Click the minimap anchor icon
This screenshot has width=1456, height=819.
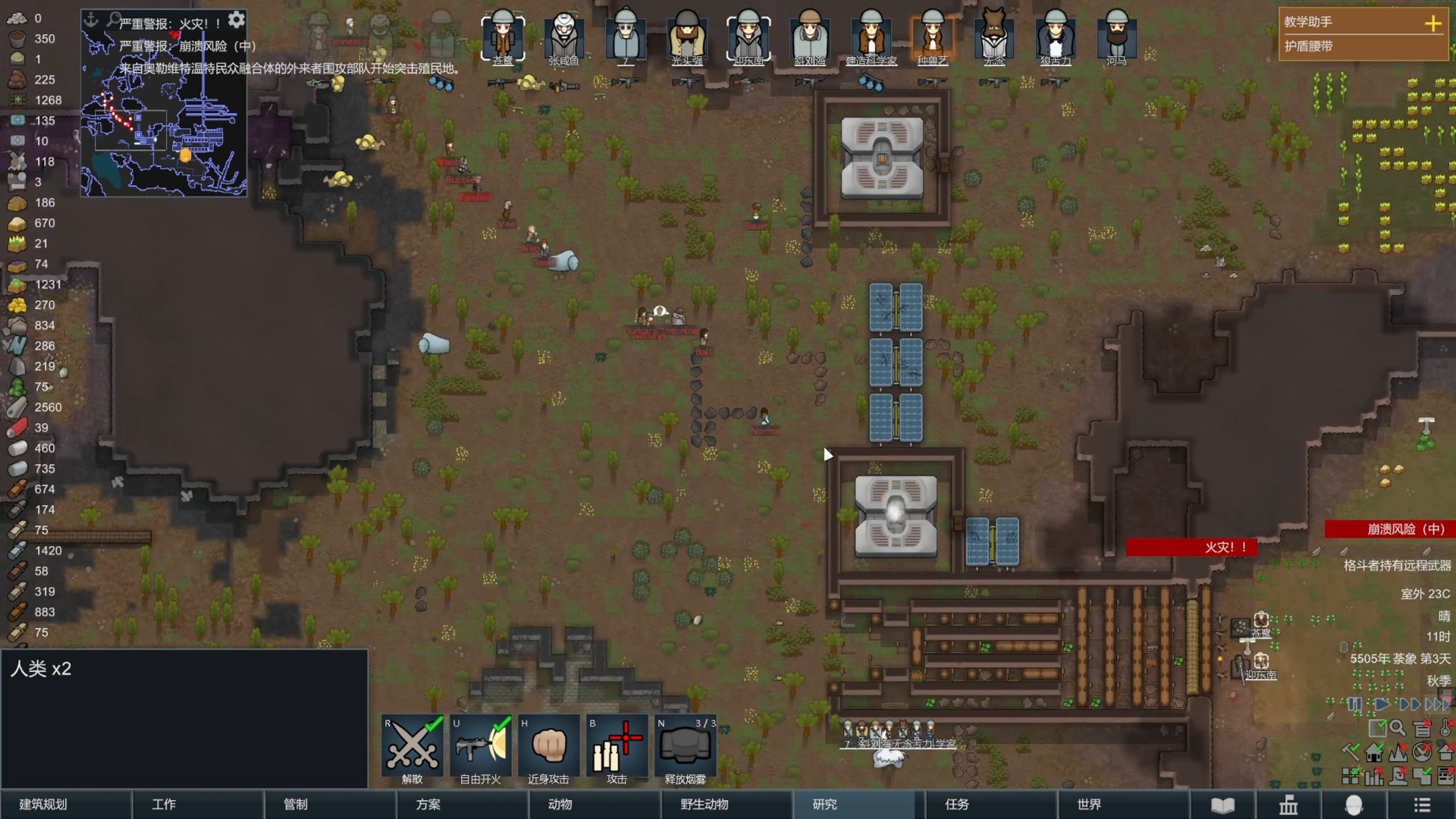(x=91, y=19)
